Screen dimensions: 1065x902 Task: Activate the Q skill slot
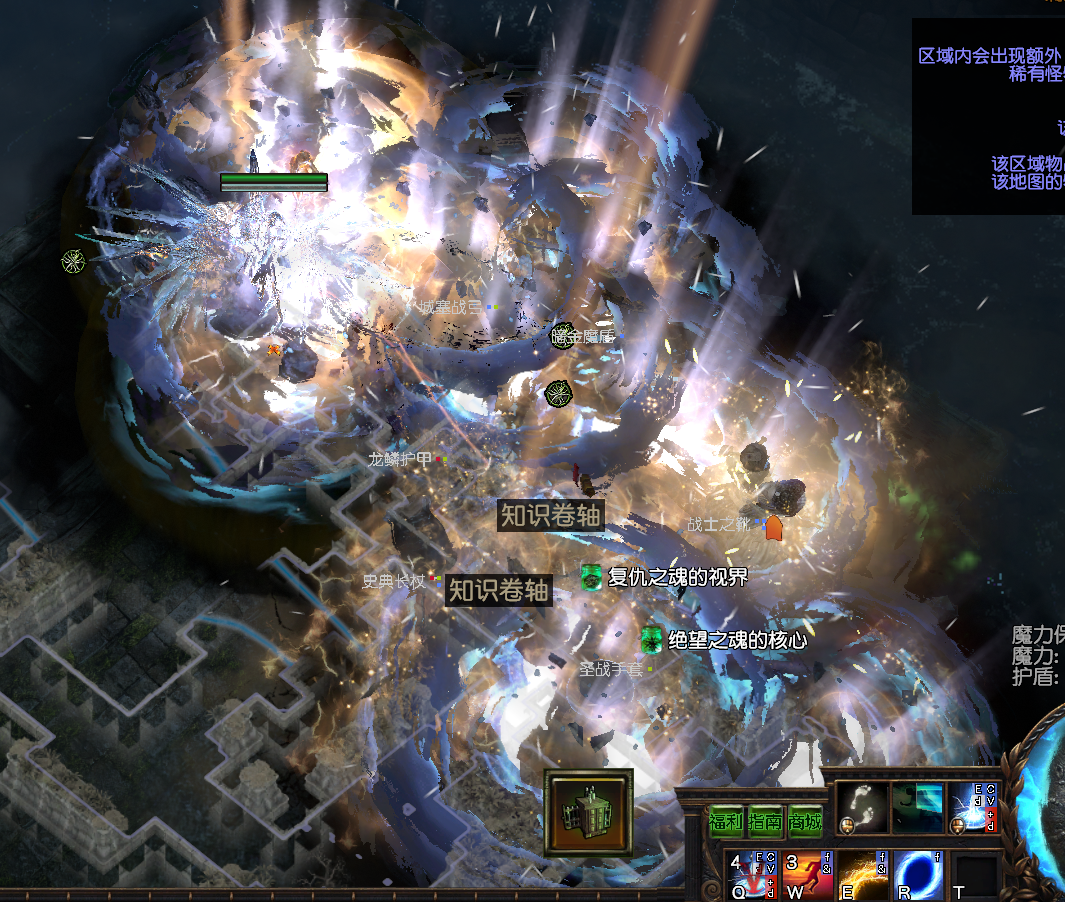click(750, 874)
